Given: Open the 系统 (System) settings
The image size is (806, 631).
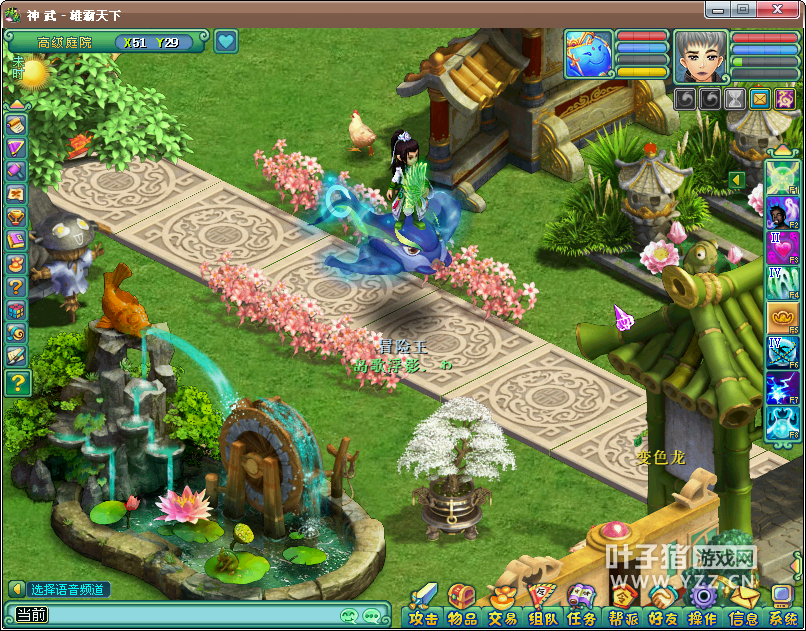Looking at the screenshot, I should [x=782, y=605].
